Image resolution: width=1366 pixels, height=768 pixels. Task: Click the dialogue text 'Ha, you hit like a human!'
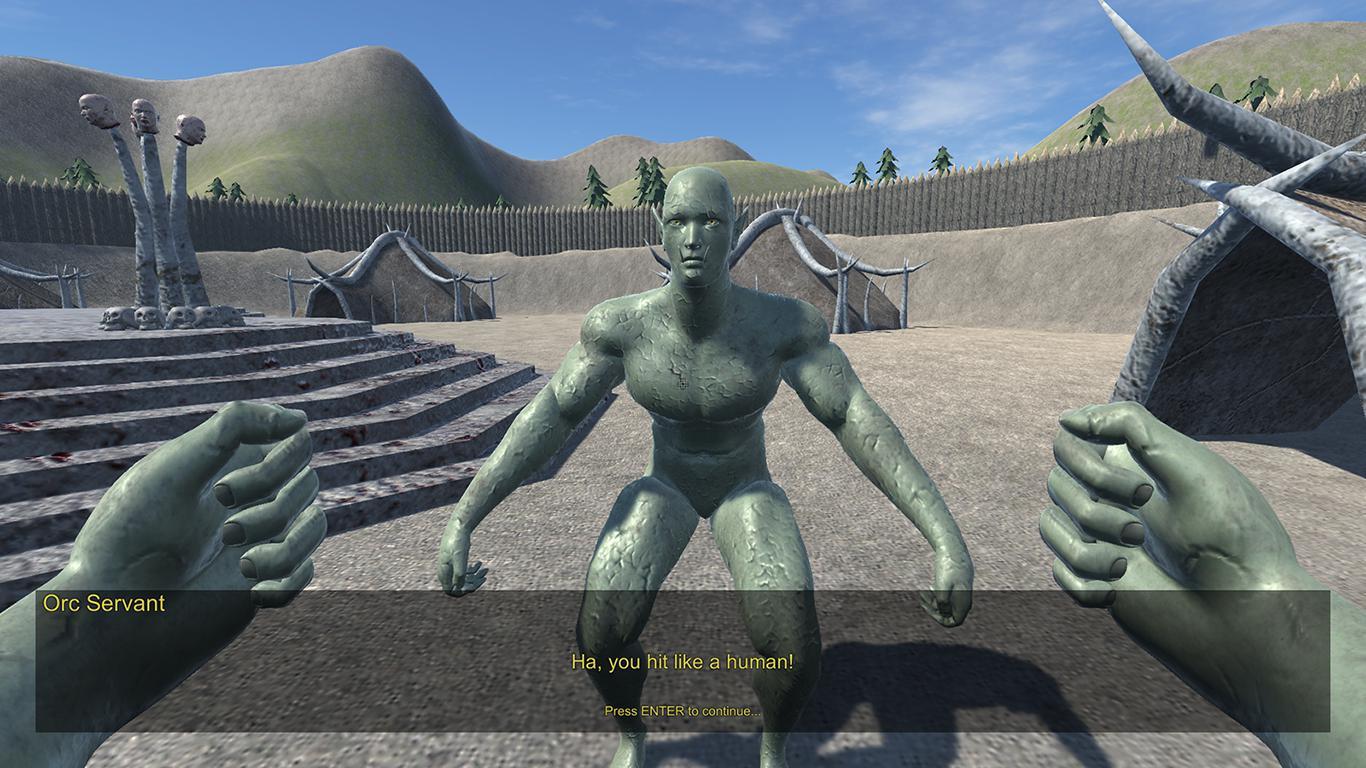coord(683,662)
